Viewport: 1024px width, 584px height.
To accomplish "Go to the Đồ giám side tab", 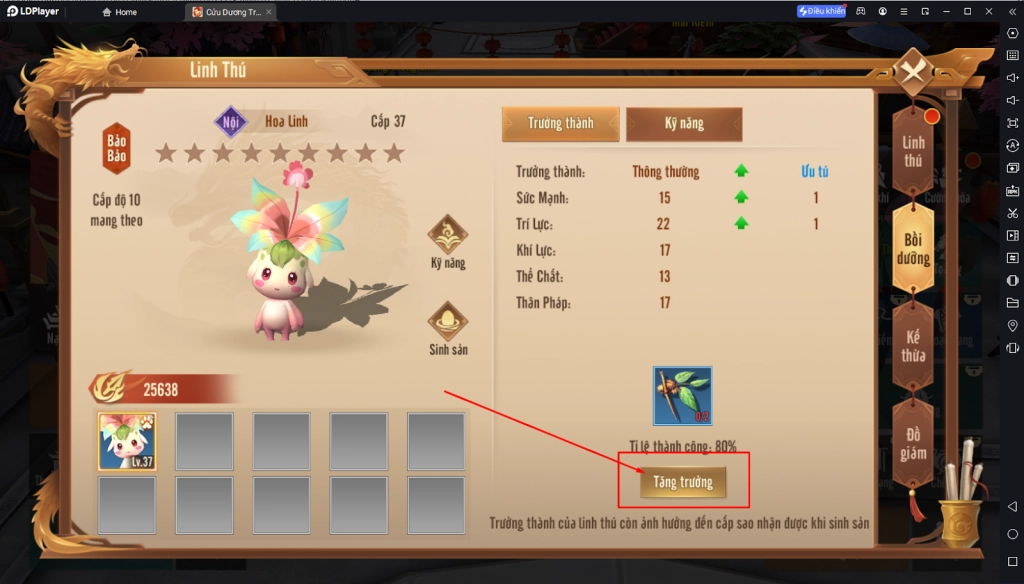I will click(x=913, y=443).
